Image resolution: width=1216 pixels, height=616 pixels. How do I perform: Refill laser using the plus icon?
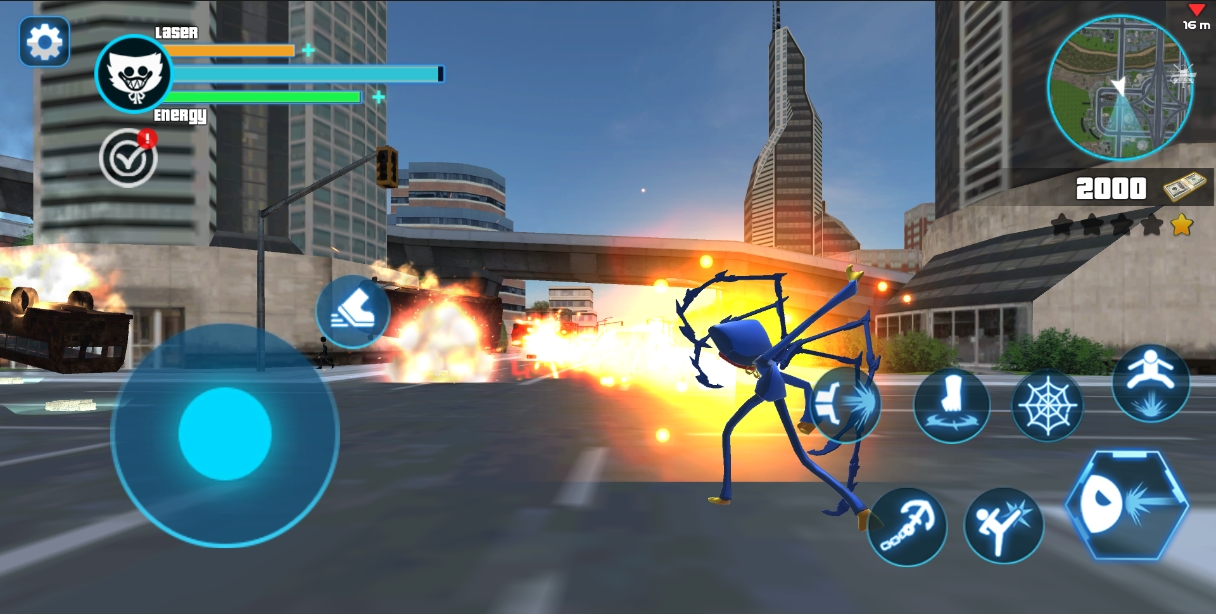[x=308, y=50]
